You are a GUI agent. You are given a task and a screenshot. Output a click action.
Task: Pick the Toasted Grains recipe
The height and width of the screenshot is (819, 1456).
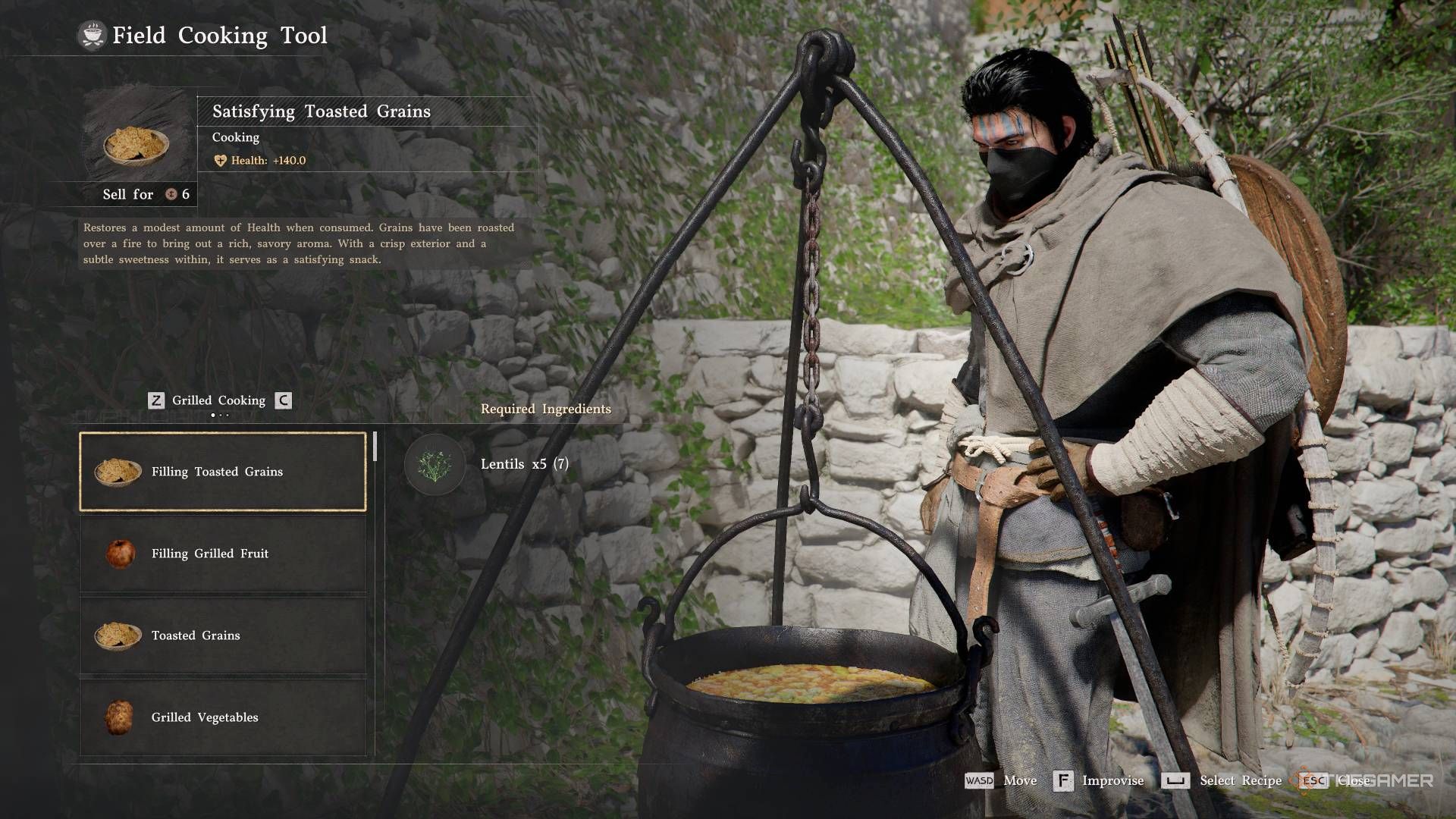click(223, 635)
